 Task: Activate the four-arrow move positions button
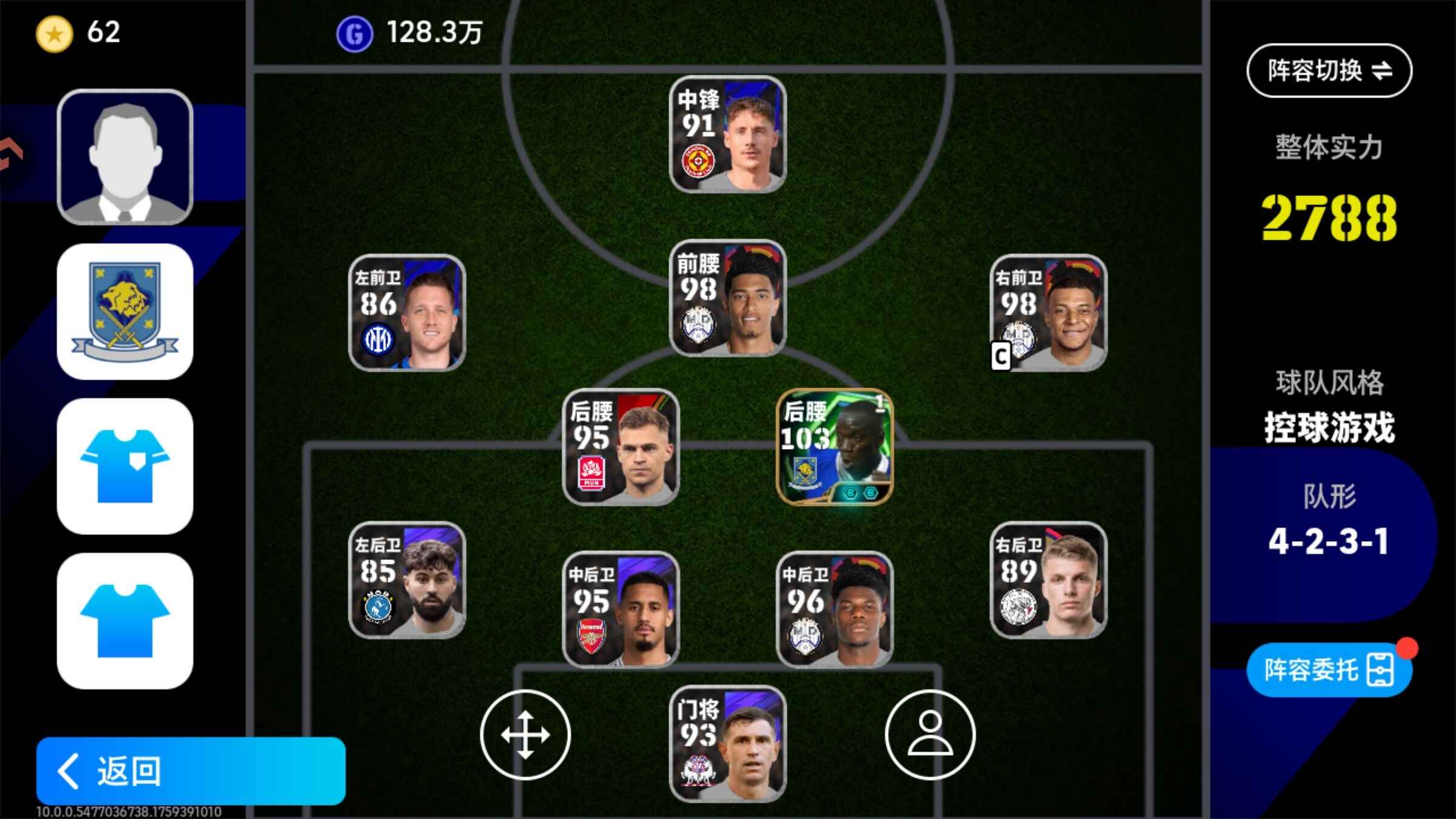click(x=525, y=735)
